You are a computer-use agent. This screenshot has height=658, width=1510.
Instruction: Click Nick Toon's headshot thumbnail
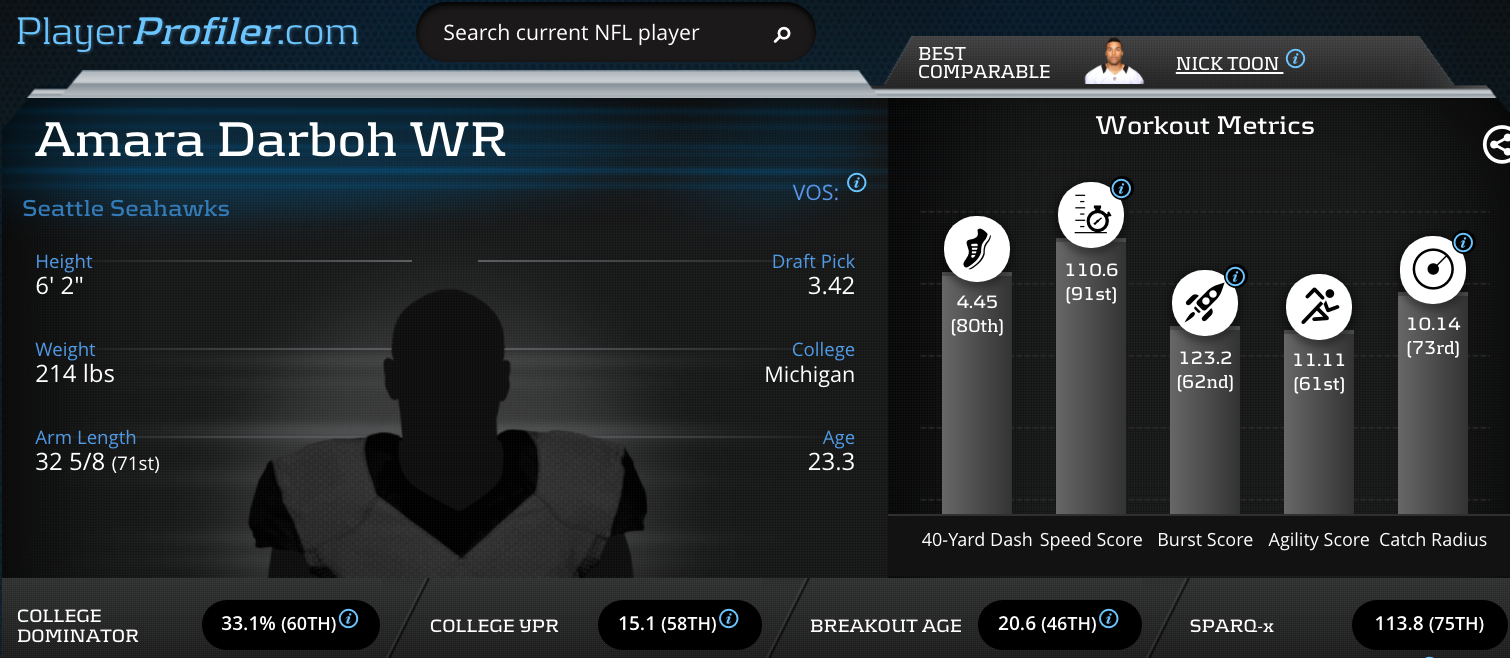pos(1113,62)
